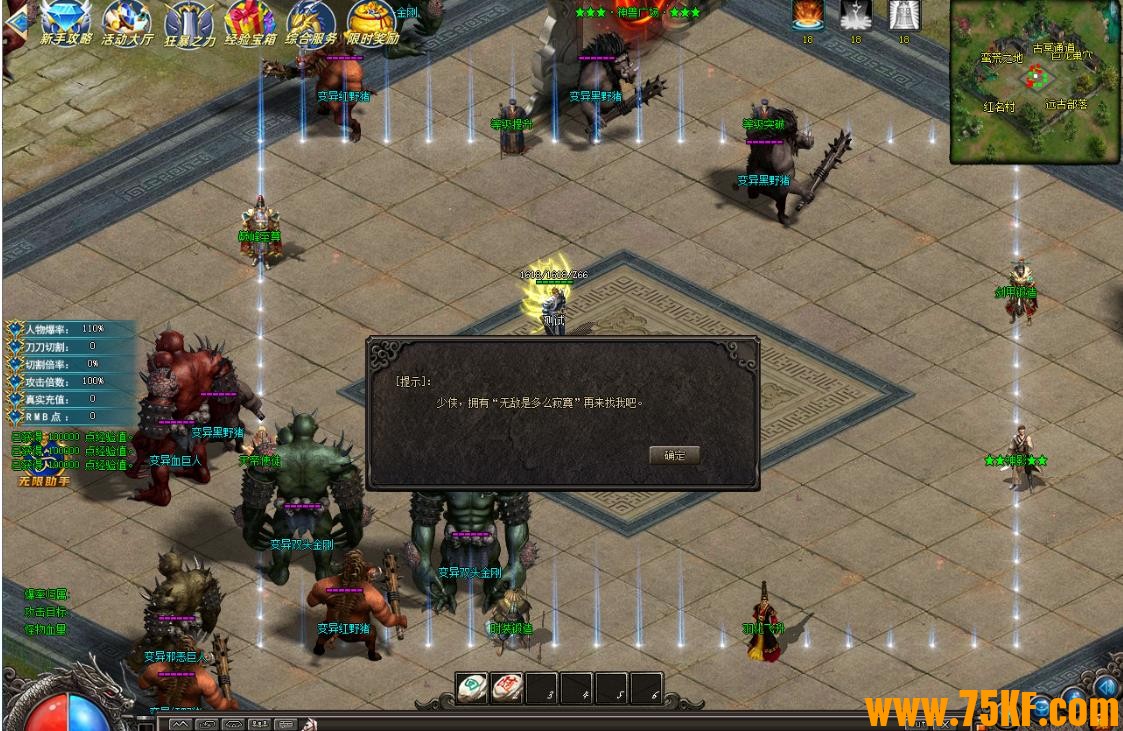Open the 经验宝箱 gift box
The height and width of the screenshot is (731, 1123).
point(250,21)
